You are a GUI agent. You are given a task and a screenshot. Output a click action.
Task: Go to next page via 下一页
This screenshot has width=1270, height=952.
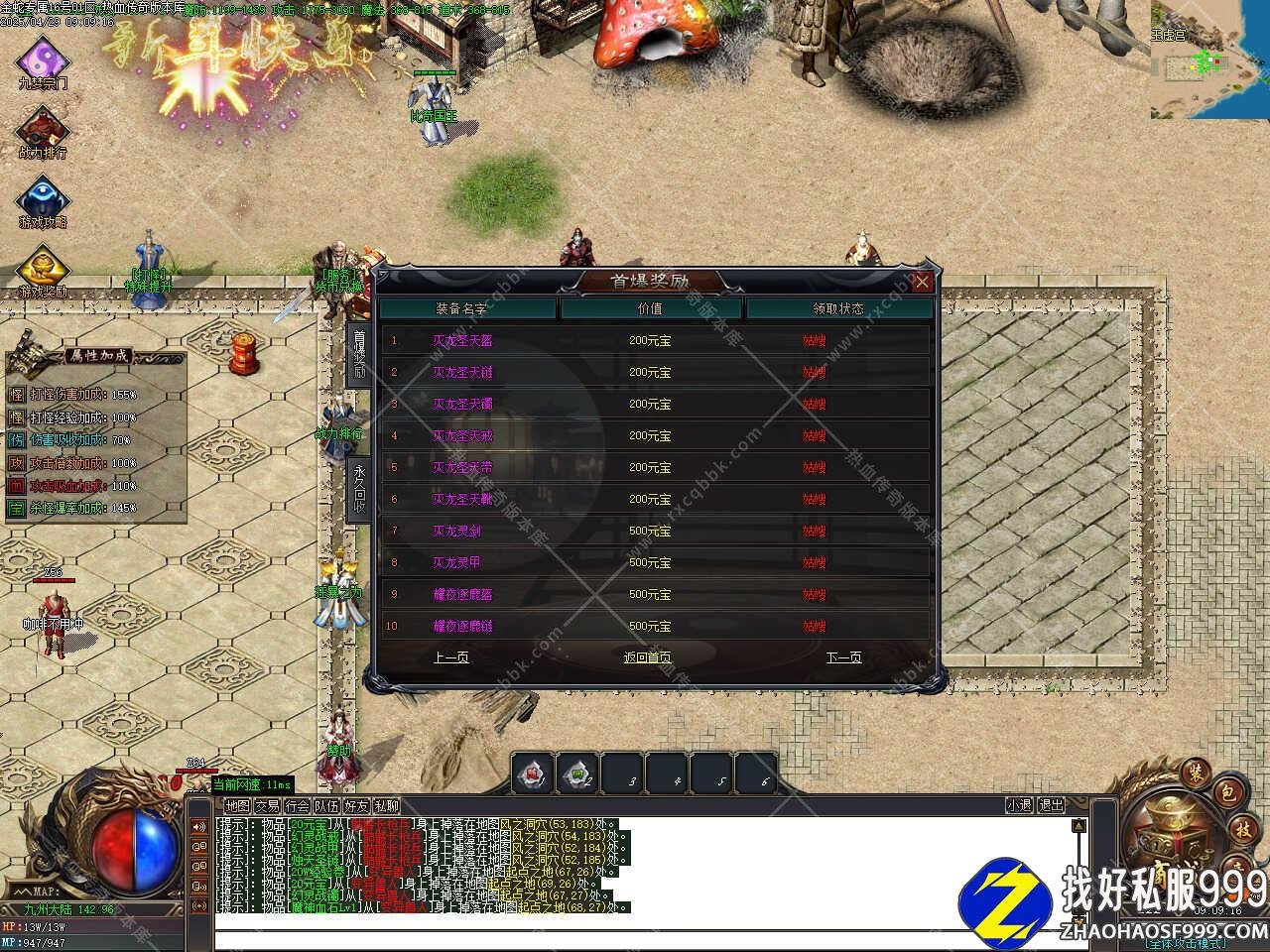843,657
